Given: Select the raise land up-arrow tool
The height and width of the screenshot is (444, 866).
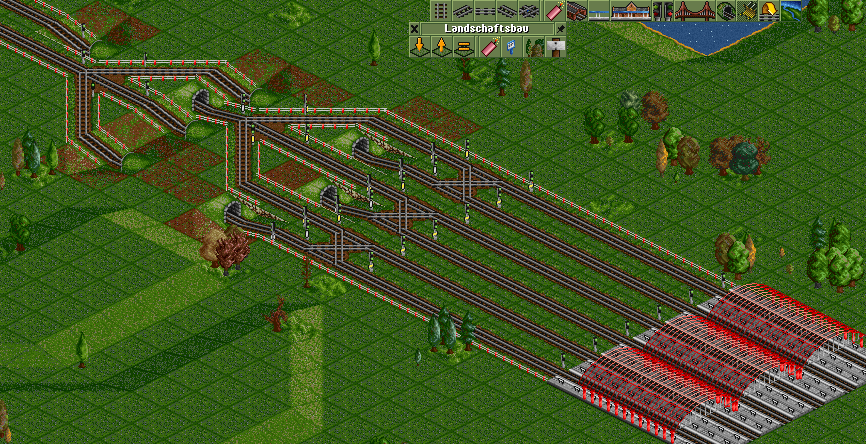Looking at the screenshot, I should click(440, 47).
